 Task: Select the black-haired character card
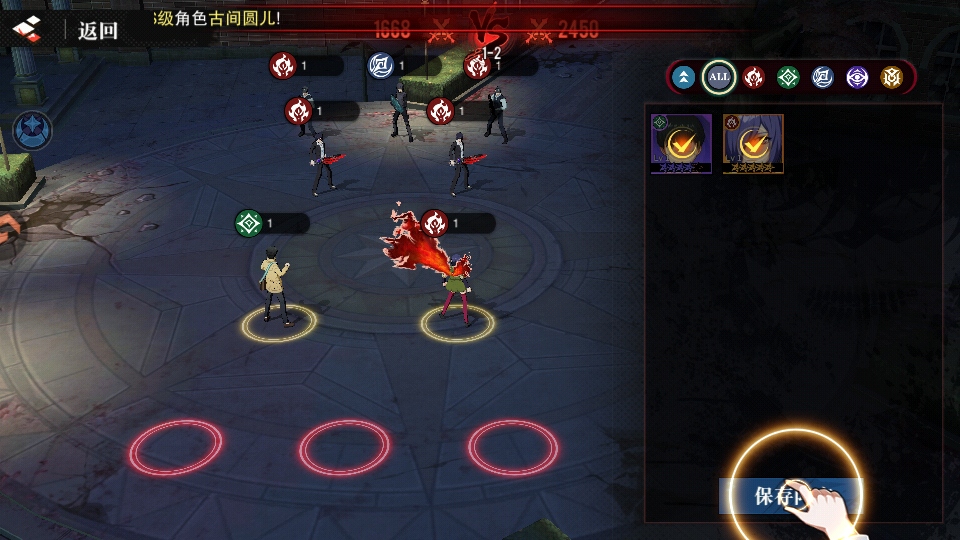point(681,143)
